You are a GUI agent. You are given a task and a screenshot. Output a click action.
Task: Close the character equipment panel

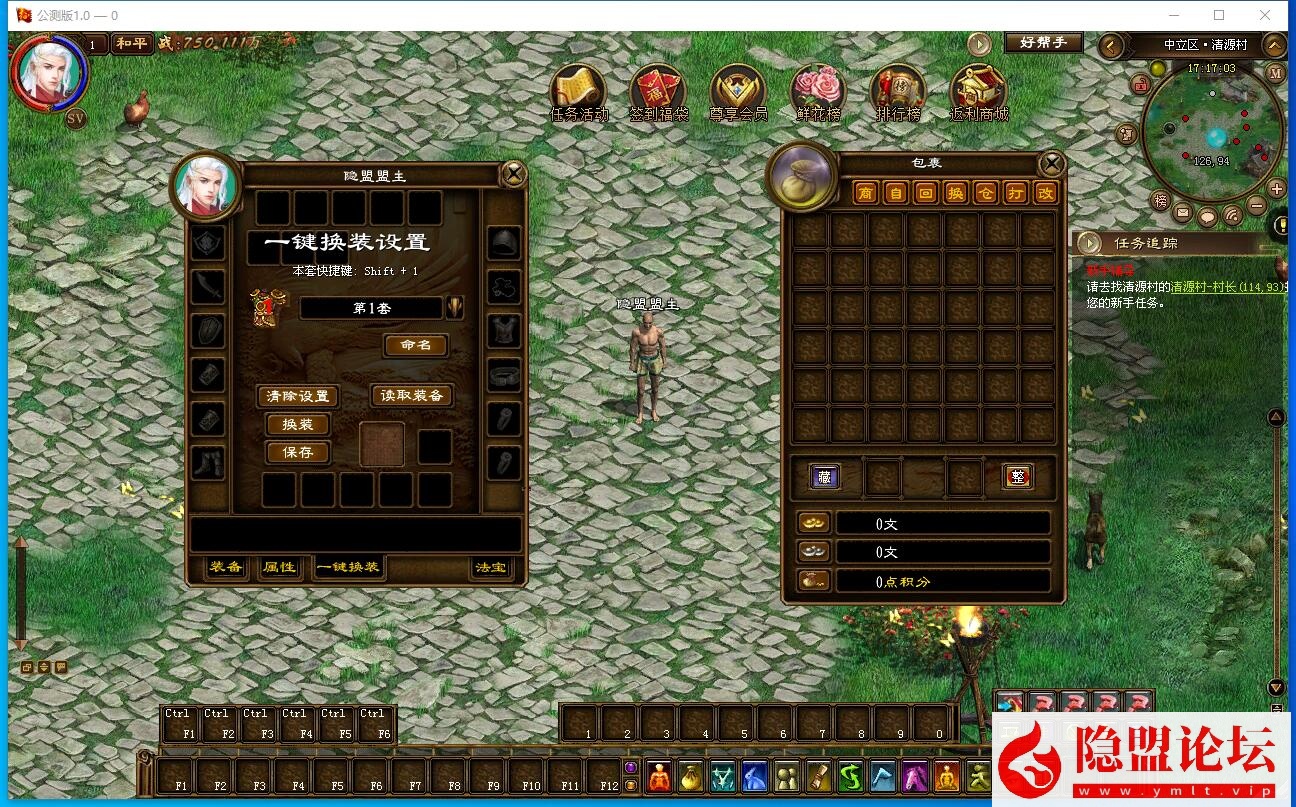[x=513, y=175]
